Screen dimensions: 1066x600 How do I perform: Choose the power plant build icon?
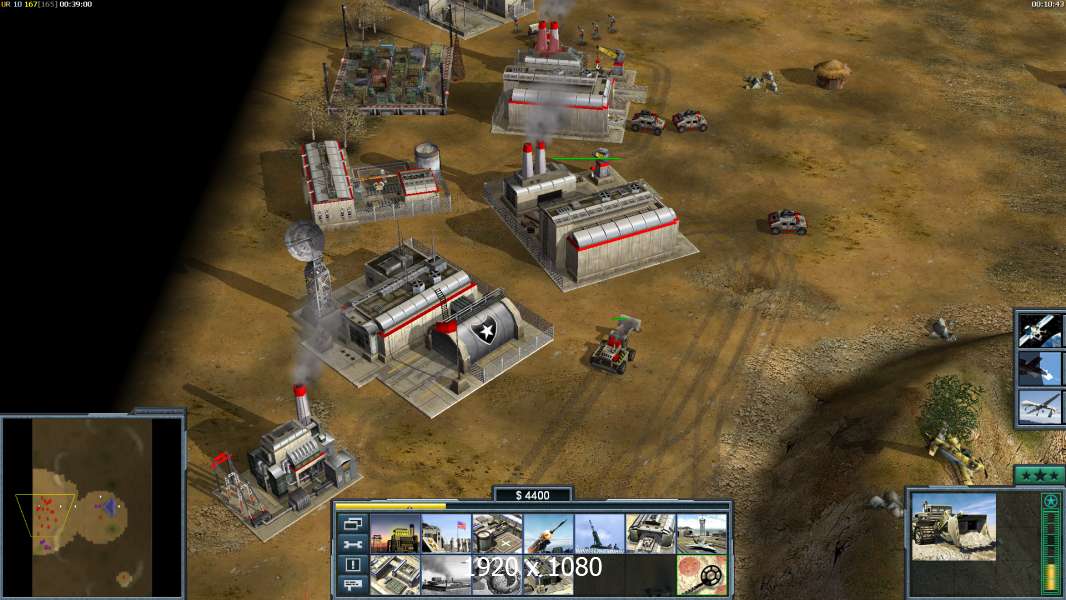tap(395, 534)
